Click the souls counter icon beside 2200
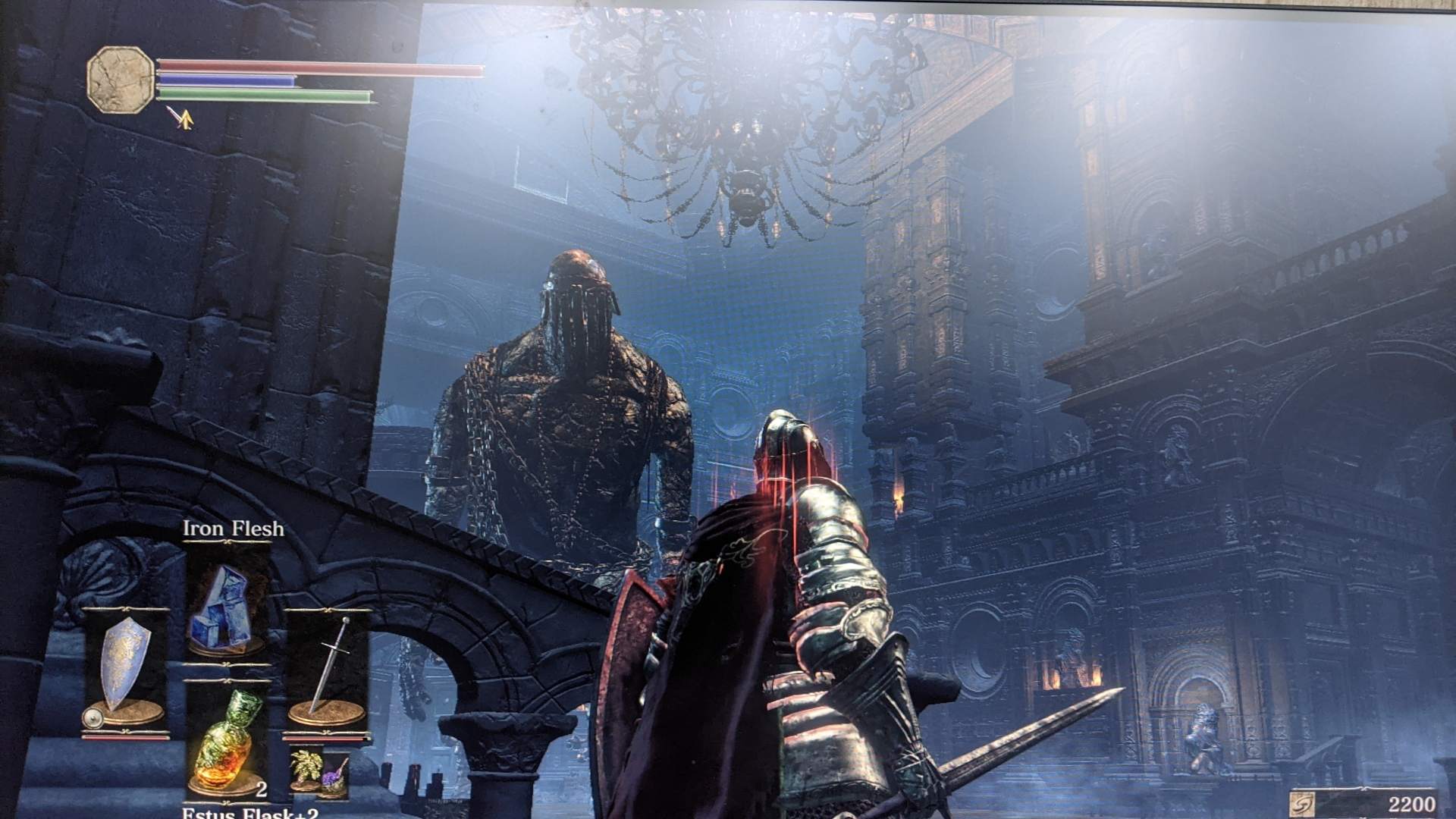The image size is (1456, 819). pos(1302,802)
